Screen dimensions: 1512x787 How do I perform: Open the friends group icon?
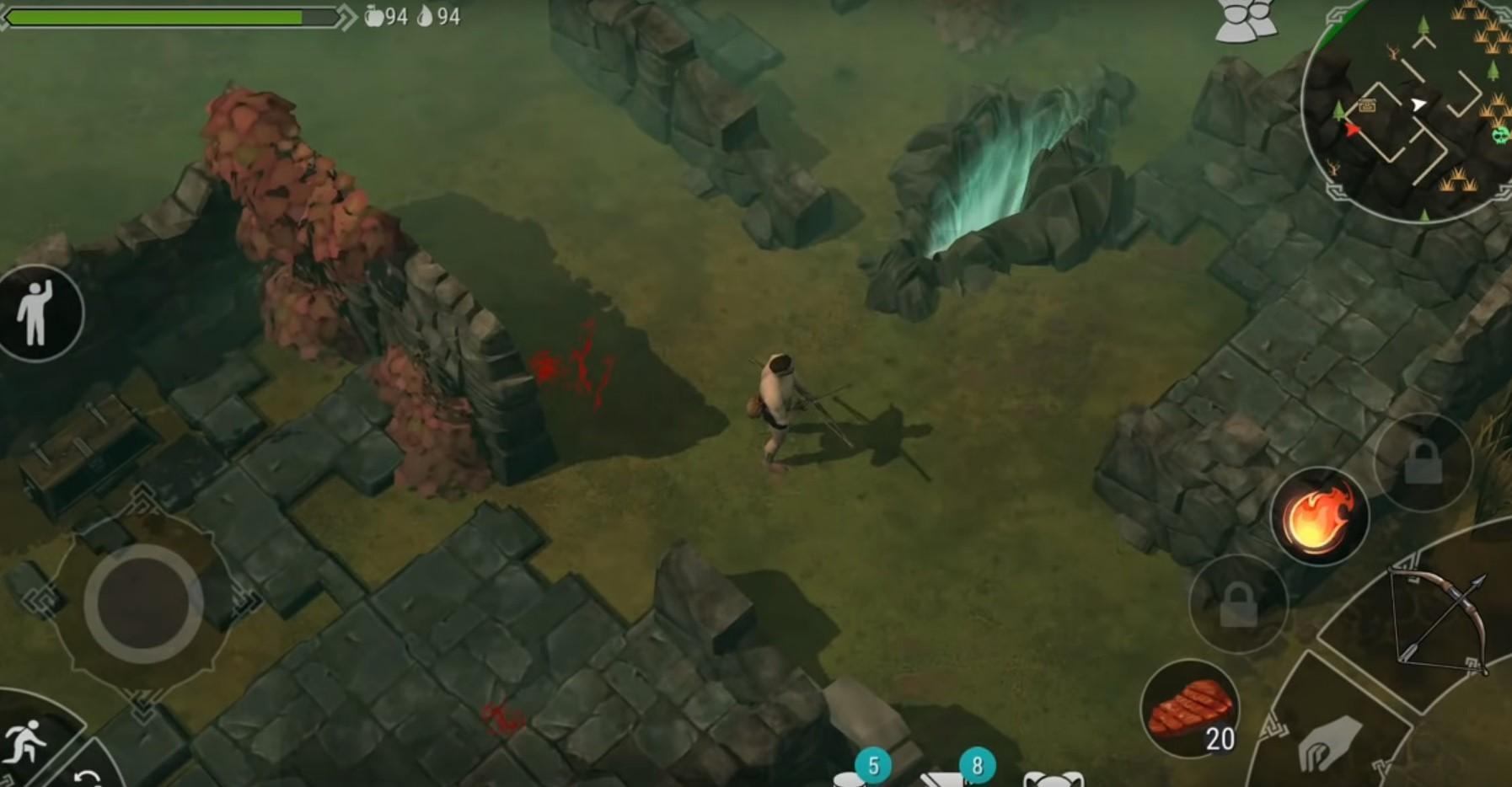[1244, 20]
